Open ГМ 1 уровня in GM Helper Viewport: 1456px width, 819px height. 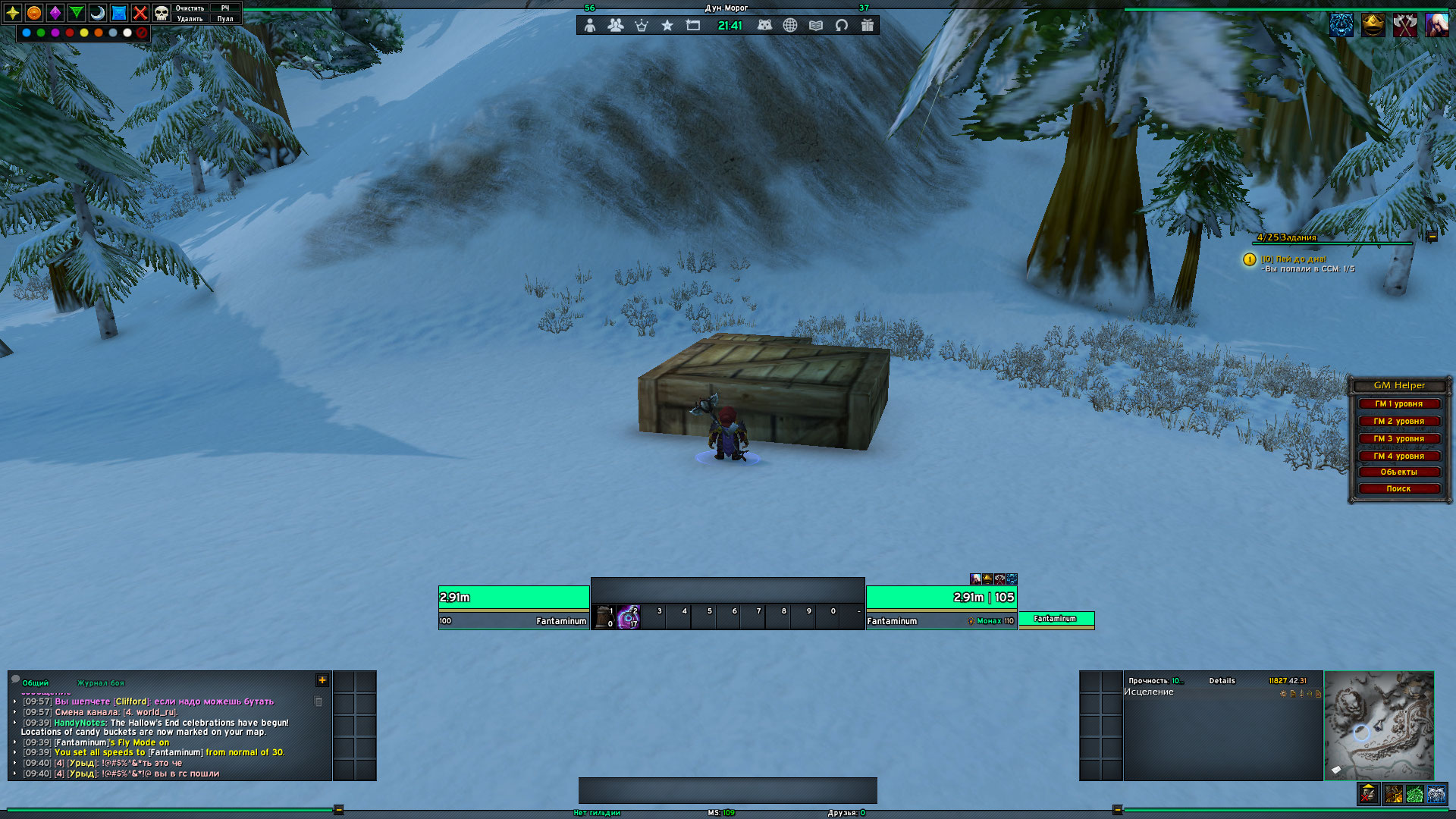click(1399, 404)
